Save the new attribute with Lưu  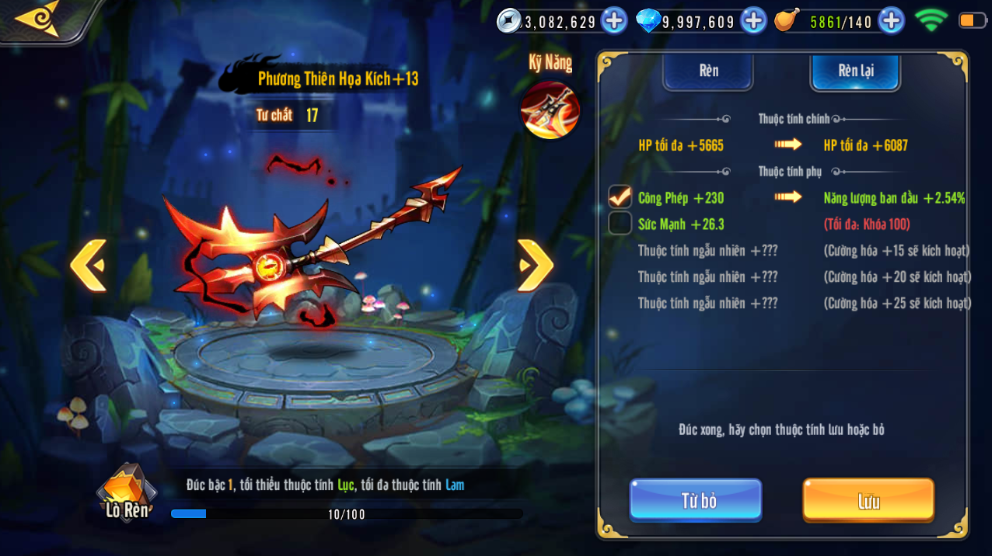(868, 500)
